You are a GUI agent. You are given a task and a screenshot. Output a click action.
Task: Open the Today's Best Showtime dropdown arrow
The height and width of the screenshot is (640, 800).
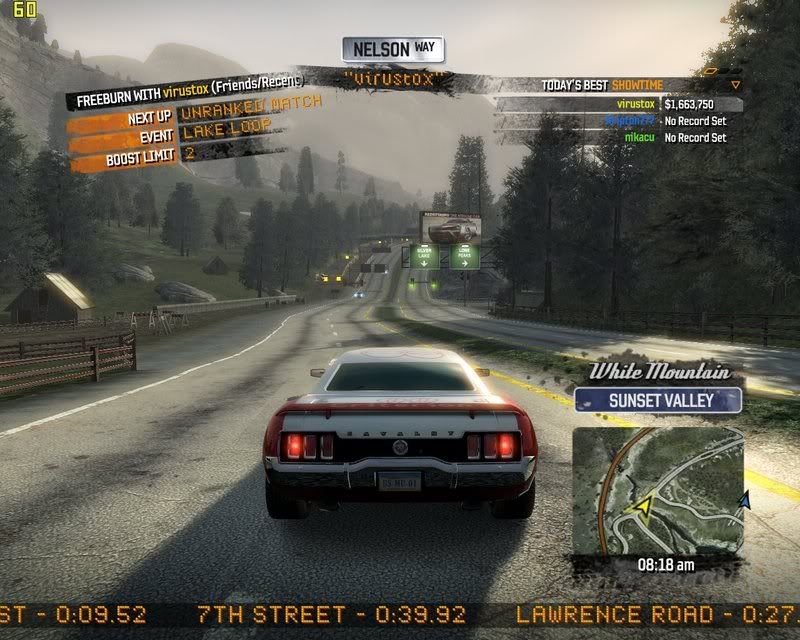click(736, 85)
